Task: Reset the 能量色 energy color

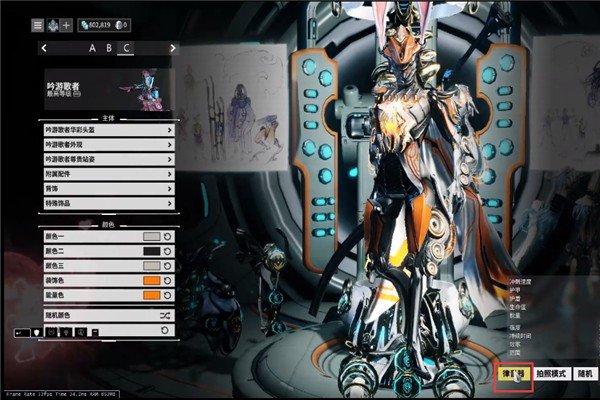Action: (x=169, y=295)
